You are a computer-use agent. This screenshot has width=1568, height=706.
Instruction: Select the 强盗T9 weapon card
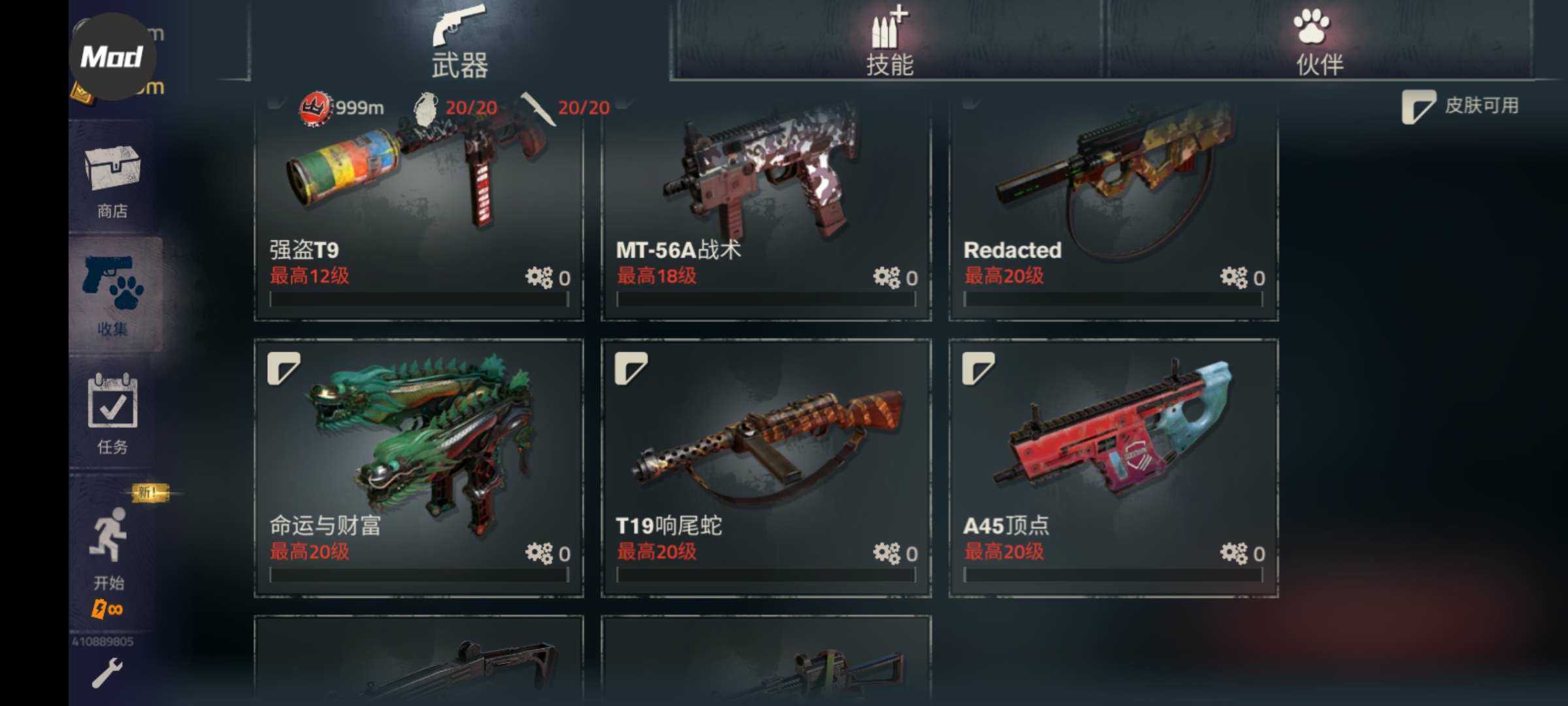pyautogui.click(x=418, y=209)
